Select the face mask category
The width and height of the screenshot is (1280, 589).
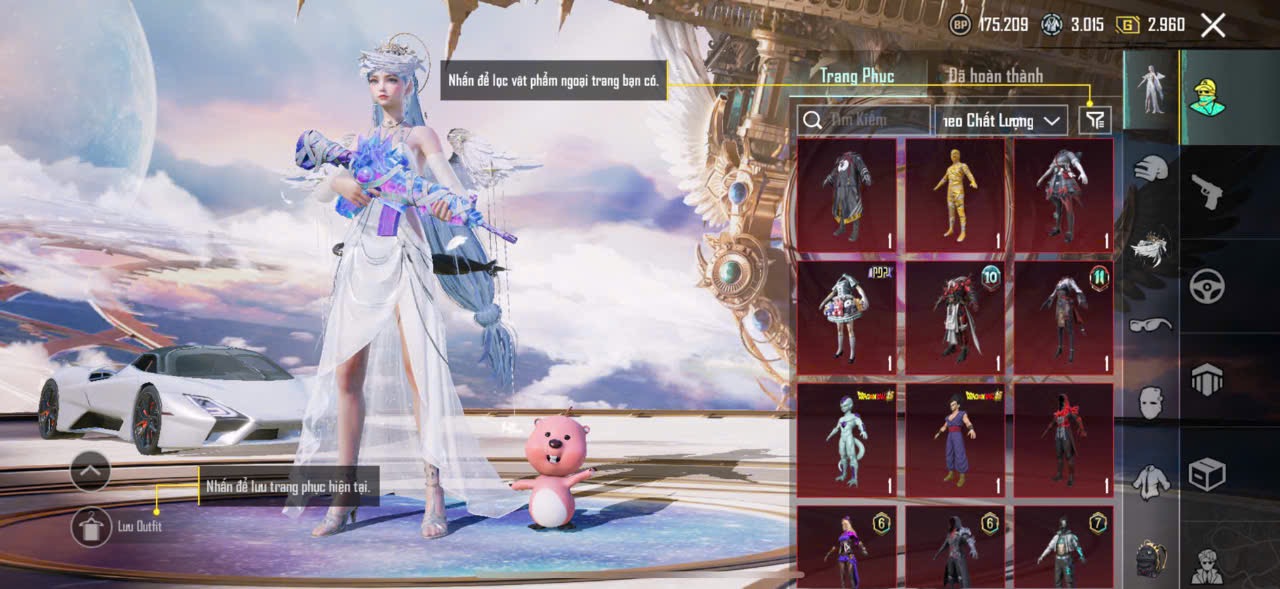[x=1151, y=402]
